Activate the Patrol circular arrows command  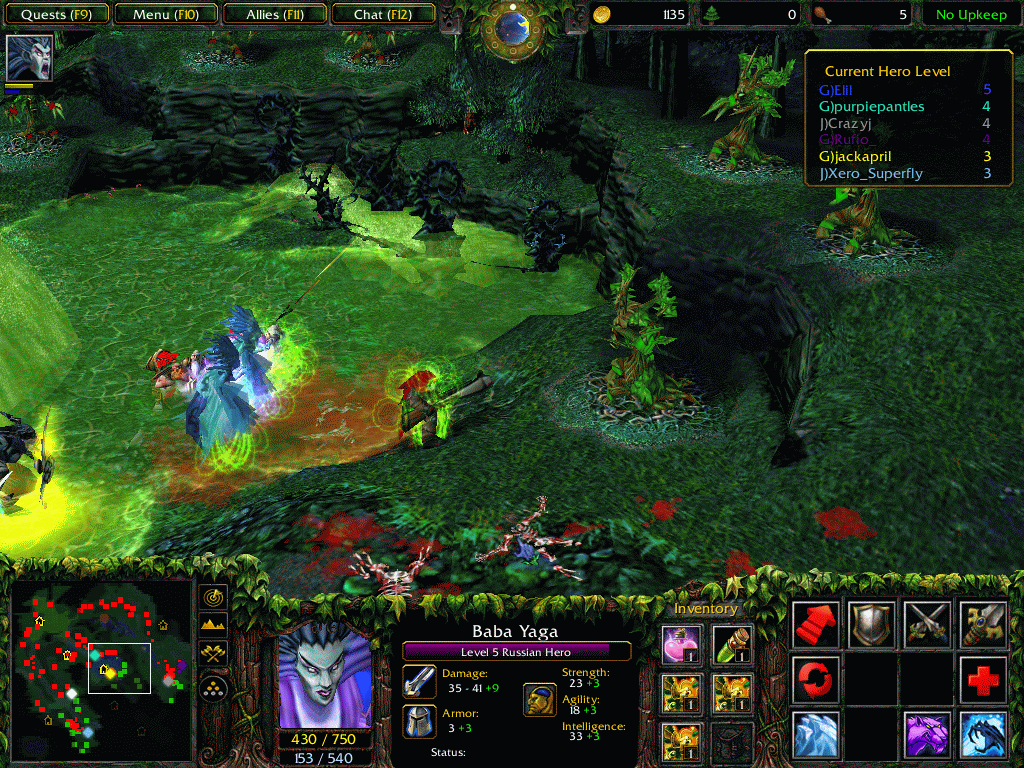coord(815,680)
